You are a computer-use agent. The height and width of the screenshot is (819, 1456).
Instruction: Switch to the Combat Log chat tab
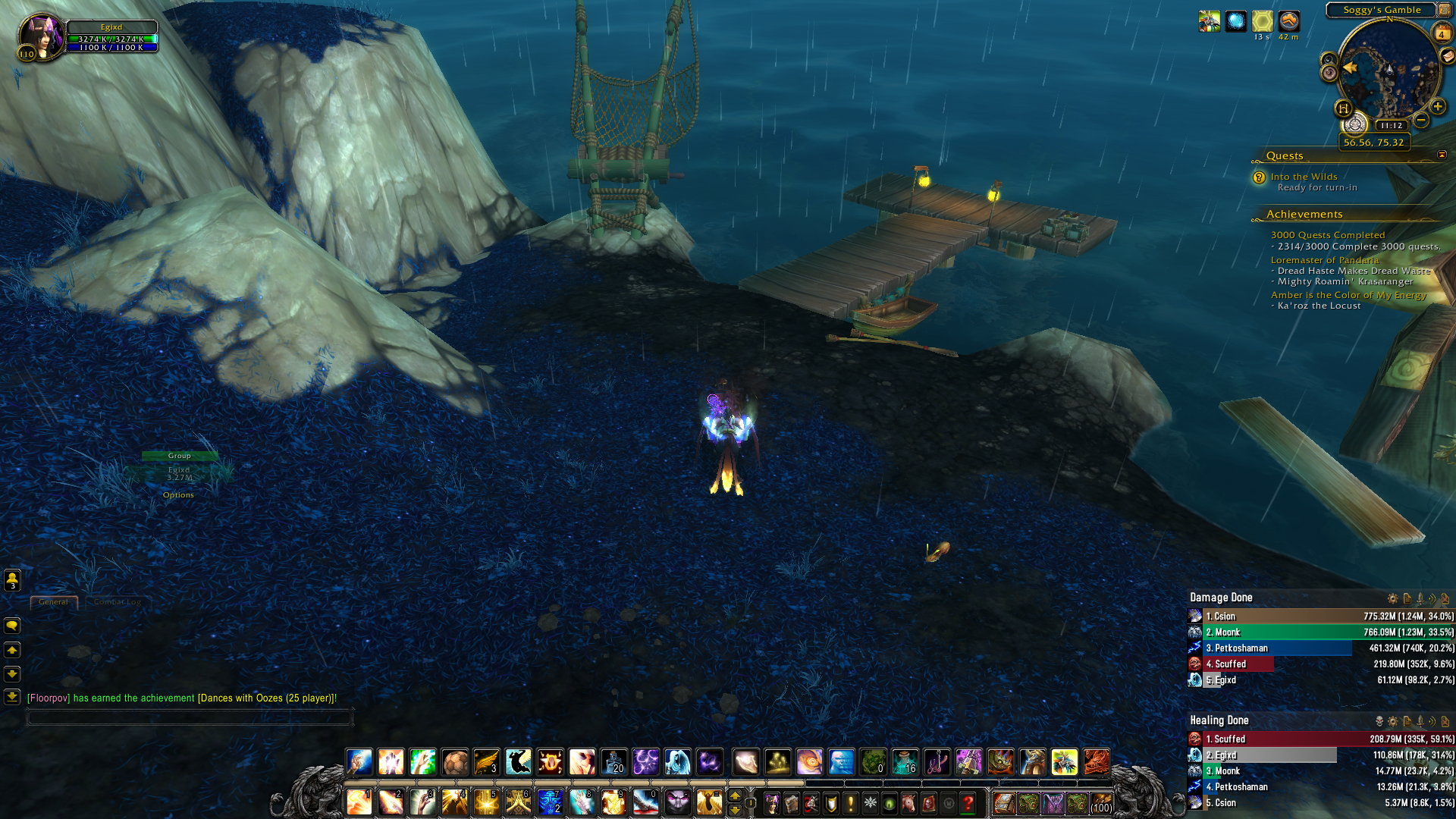point(118,602)
